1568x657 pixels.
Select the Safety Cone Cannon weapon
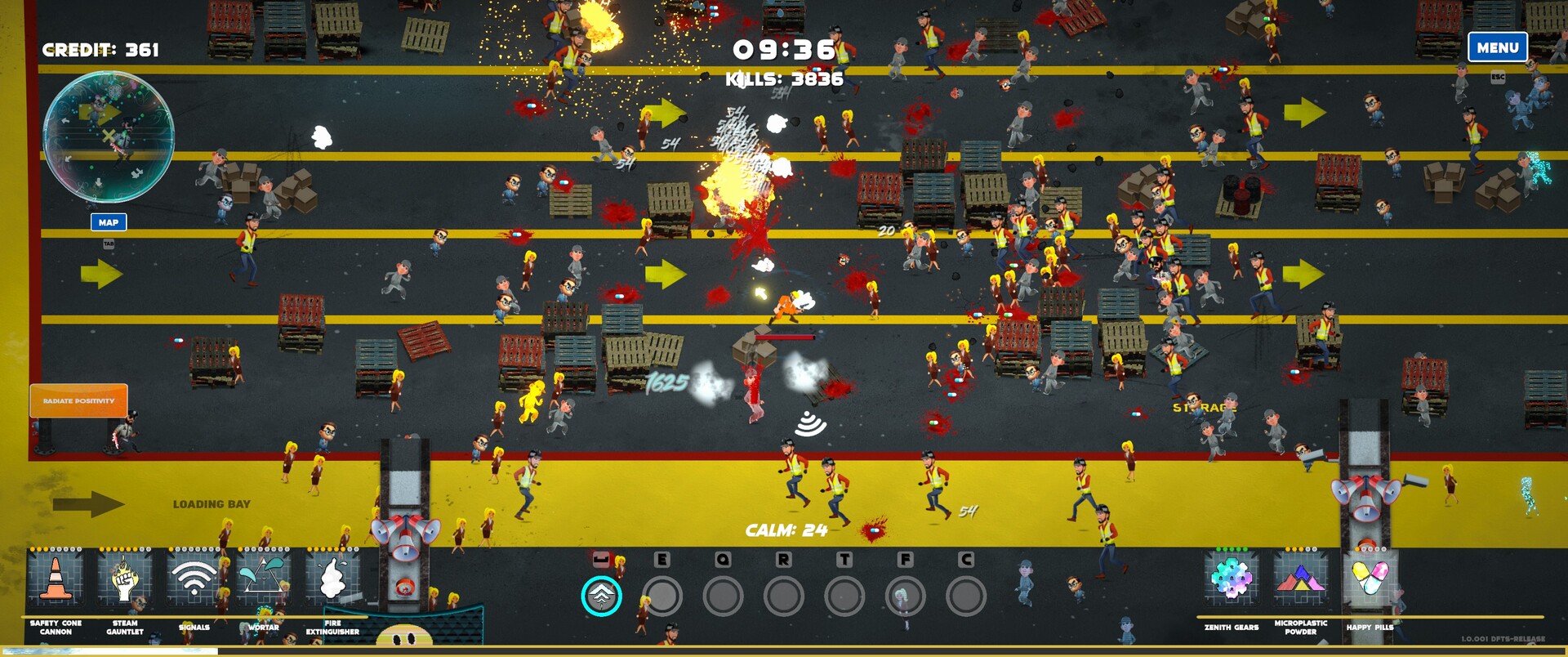[56, 579]
